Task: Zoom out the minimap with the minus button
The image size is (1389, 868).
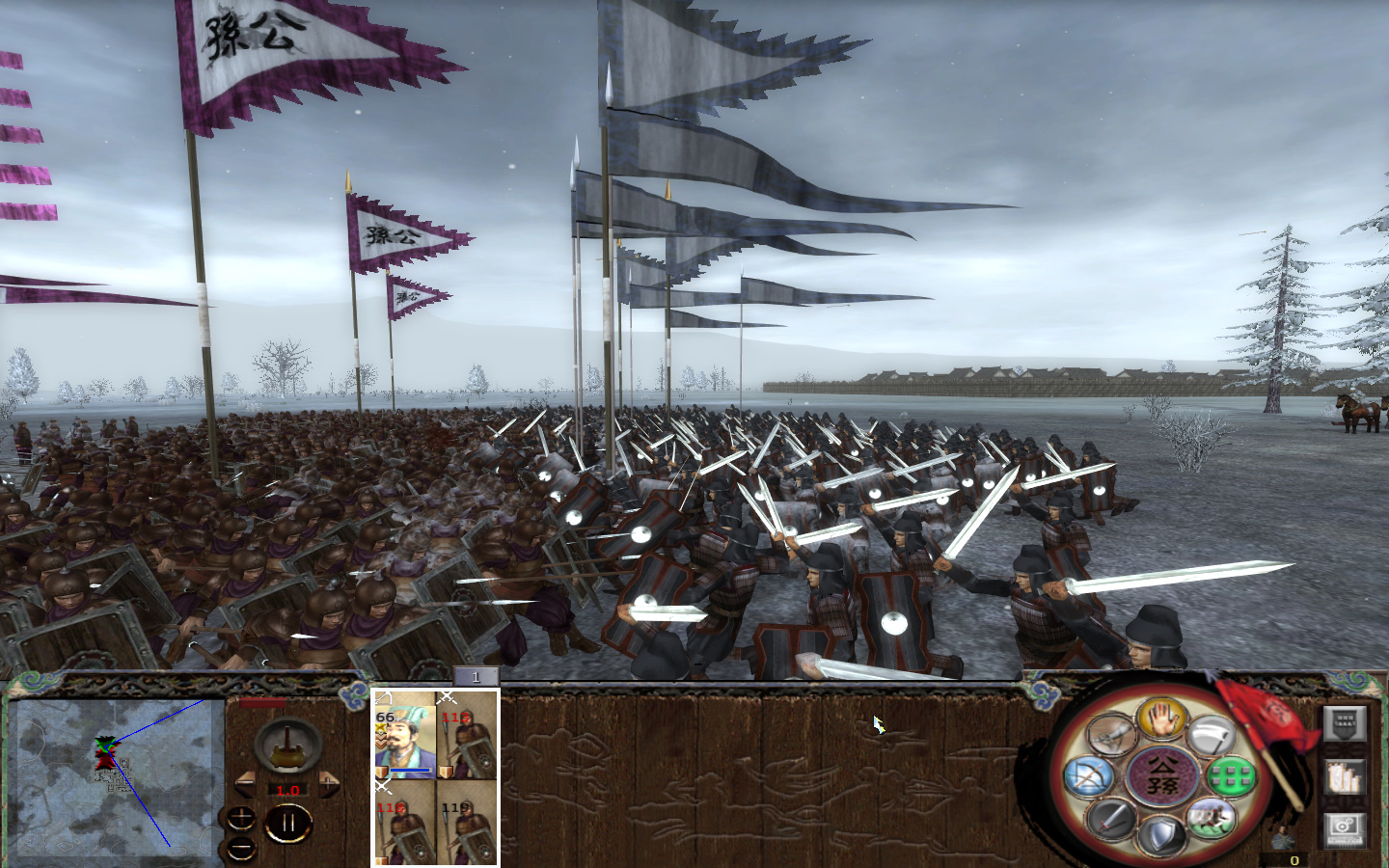Action: pyautogui.click(x=242, y=847)
